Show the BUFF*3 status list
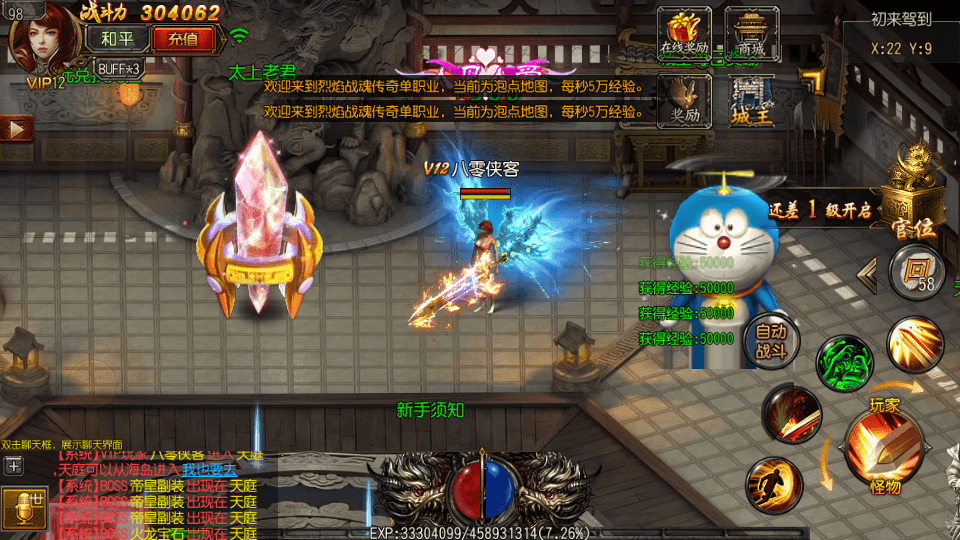This screenshot has width=960, height=540. 120,68
